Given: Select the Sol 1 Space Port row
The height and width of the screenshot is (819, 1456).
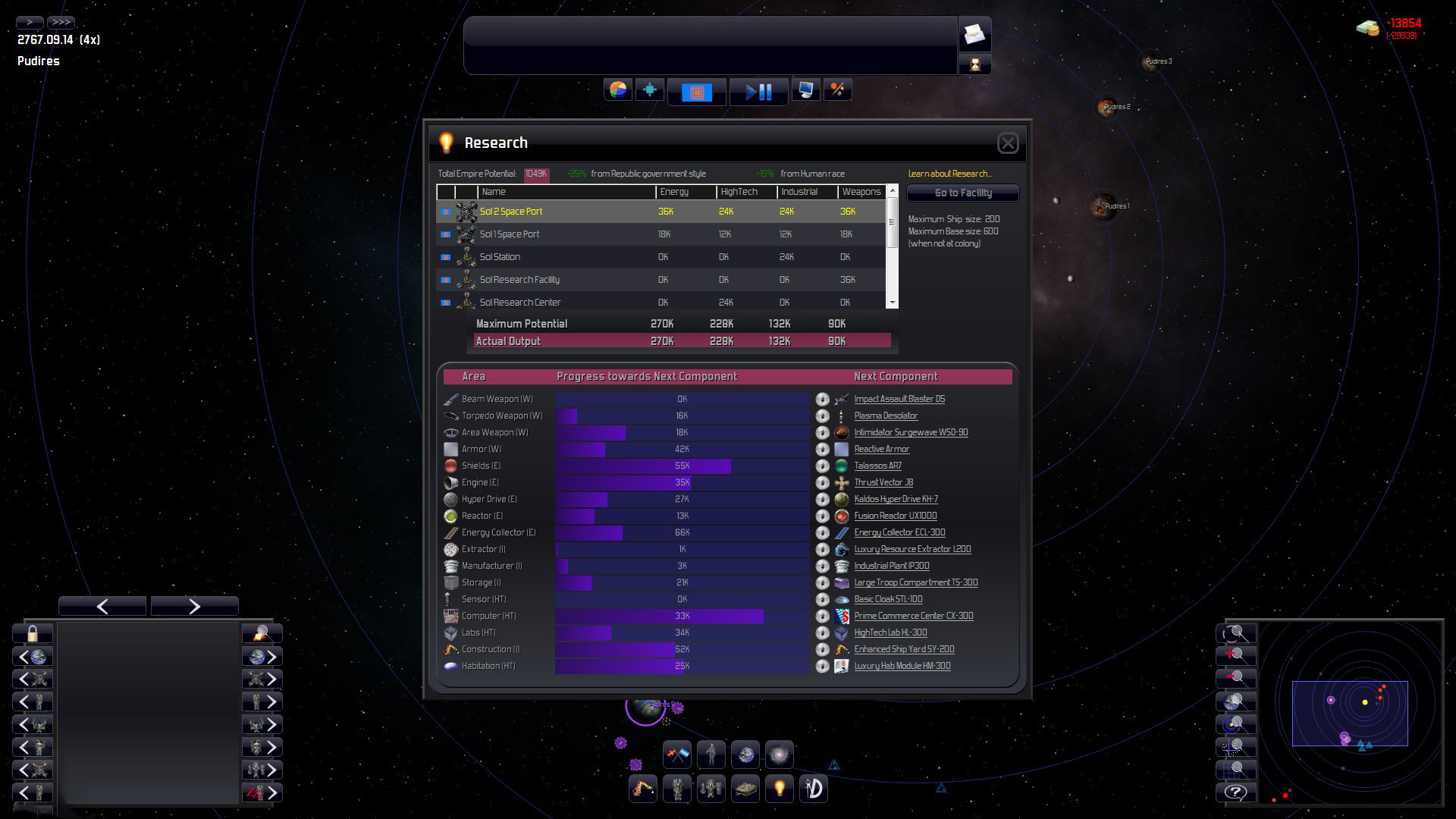Looking at the screenshot, I should pos(510,234).
